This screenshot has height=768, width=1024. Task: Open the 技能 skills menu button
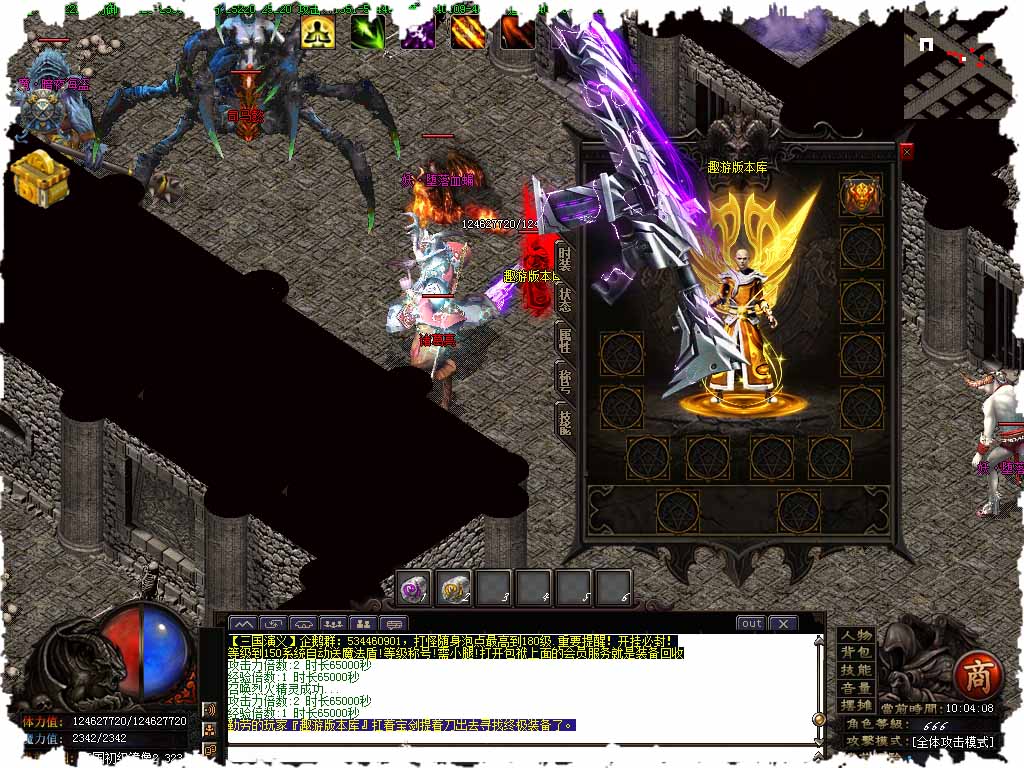[856, 670]
